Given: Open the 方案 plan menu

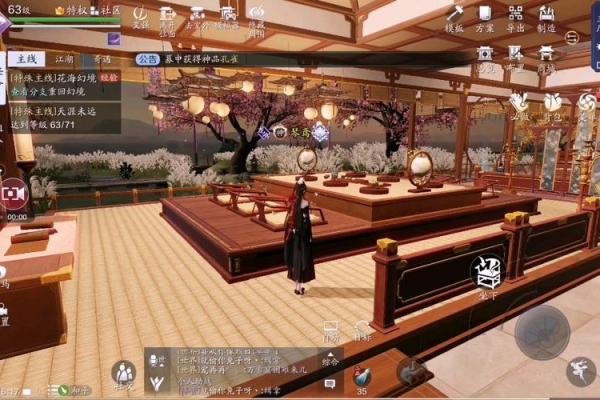Looking at the screenshot, I should click(485, 17).
